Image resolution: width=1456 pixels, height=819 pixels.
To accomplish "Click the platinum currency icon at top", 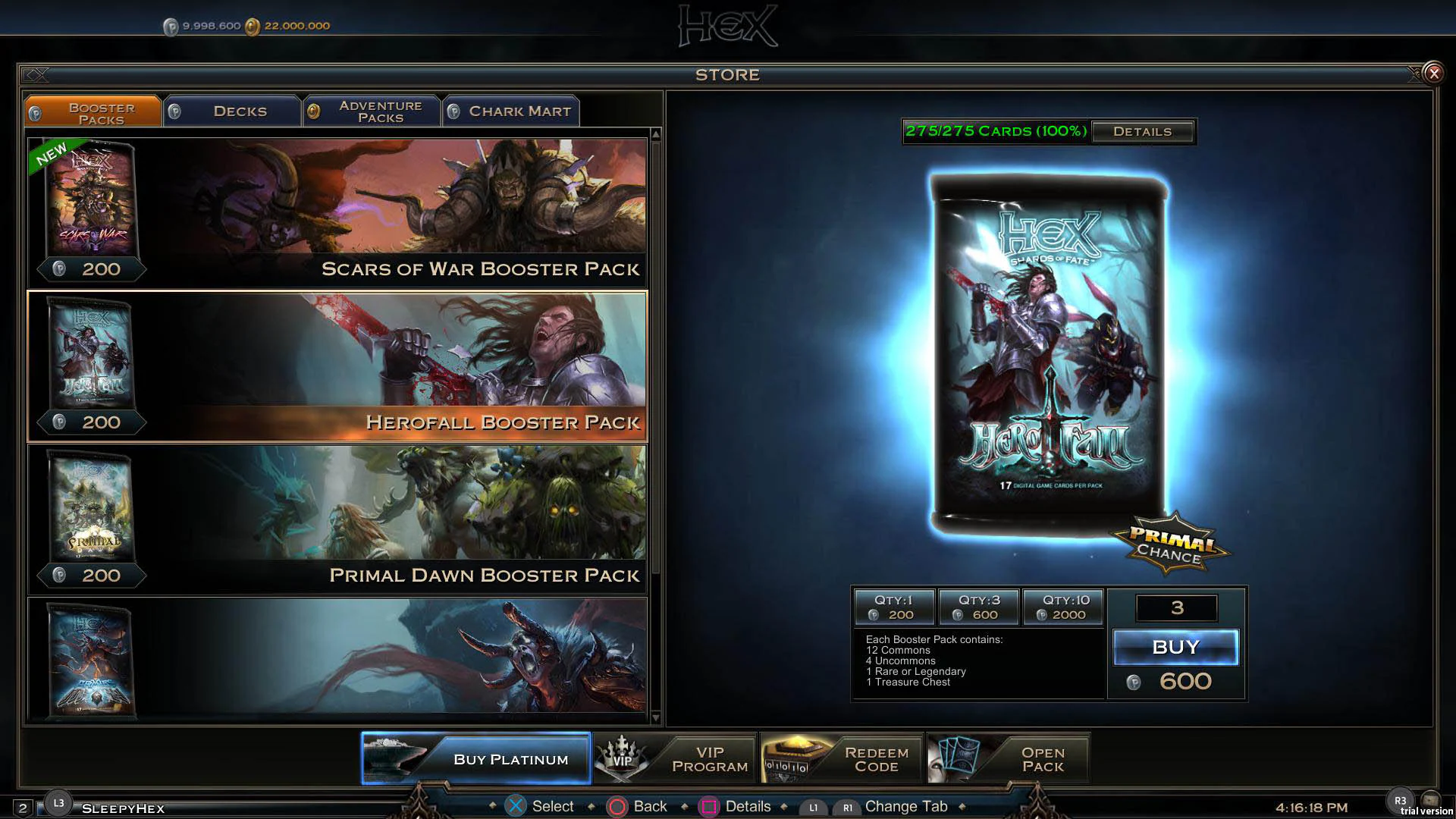I will click(173, 25).
